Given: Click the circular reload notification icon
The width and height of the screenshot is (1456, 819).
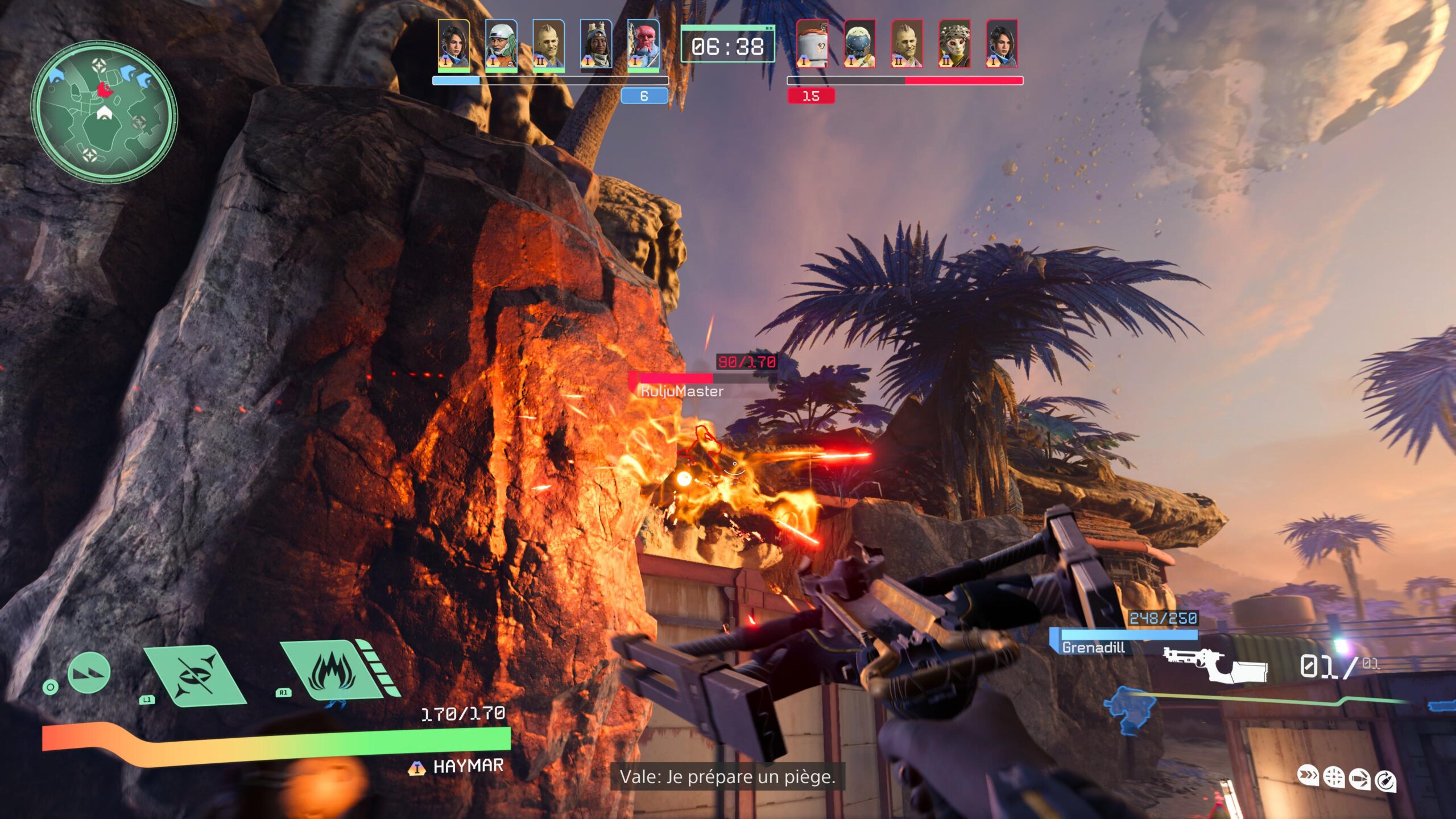Looking at the screenshot, I should click(x=1386, y=779).
